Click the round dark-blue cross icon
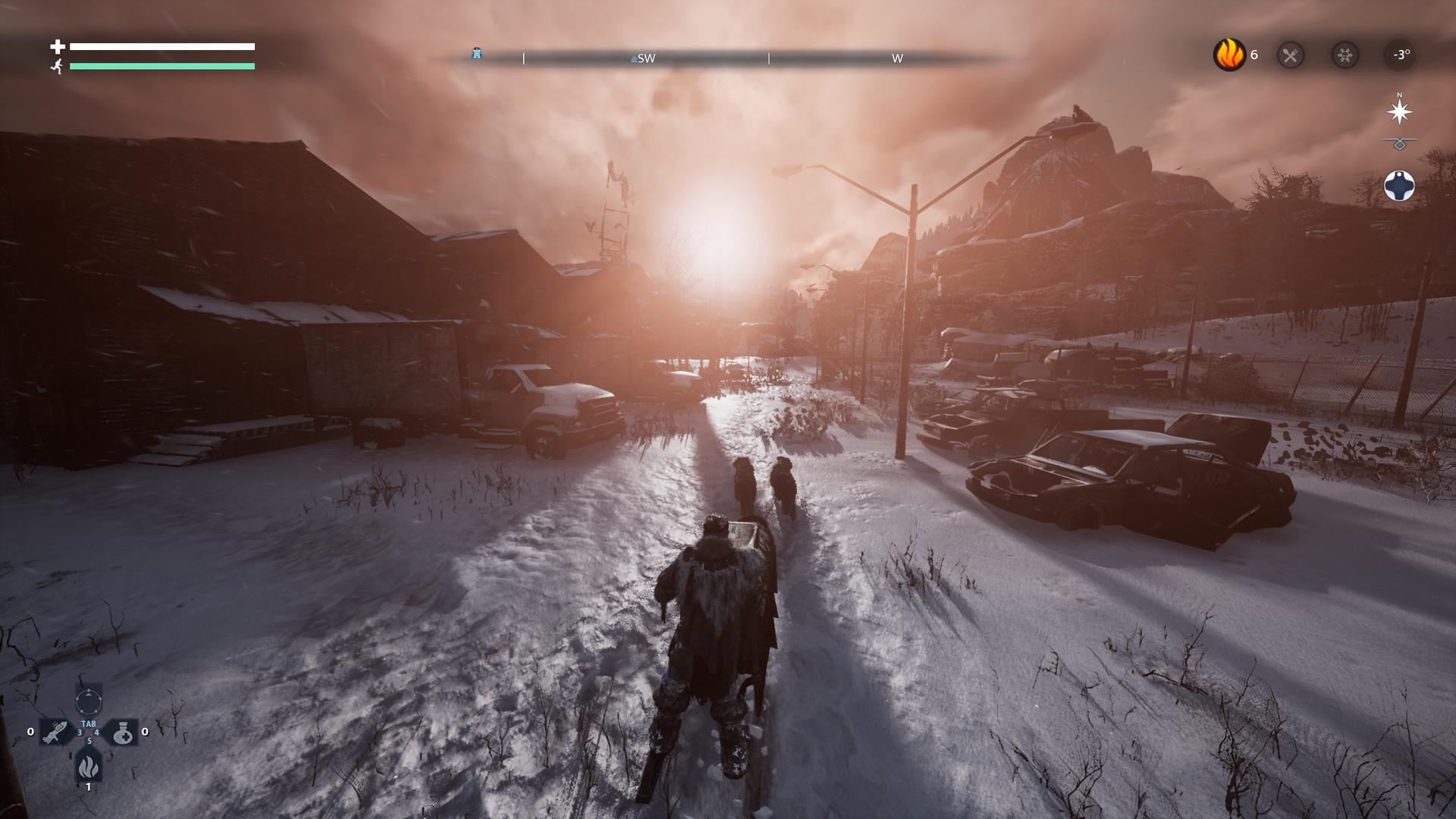The height and width of the screenshot is (819, 1456). [1399, 186]
